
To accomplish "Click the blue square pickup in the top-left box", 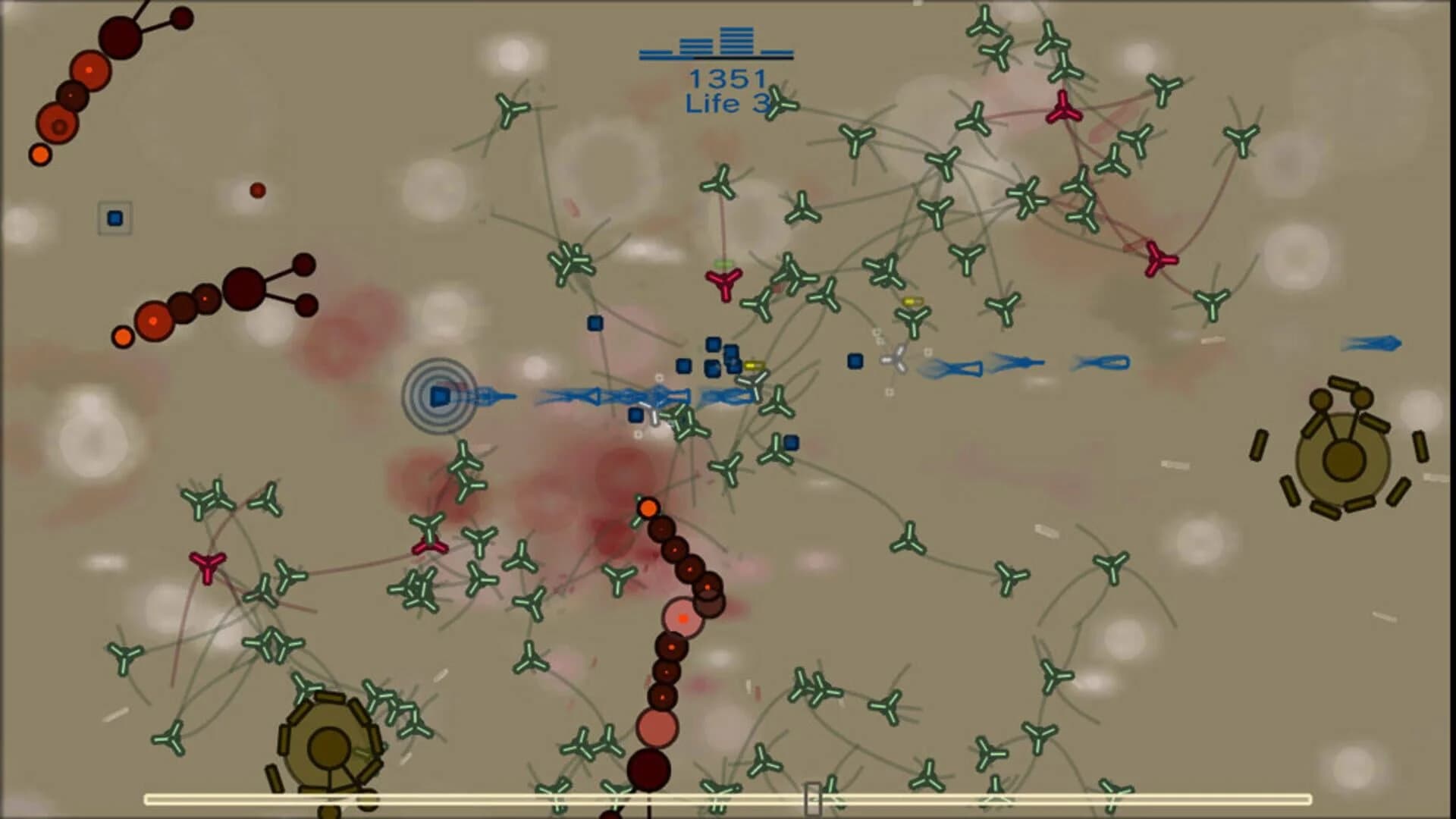I will pyautogui.click(x=115, y=218).
